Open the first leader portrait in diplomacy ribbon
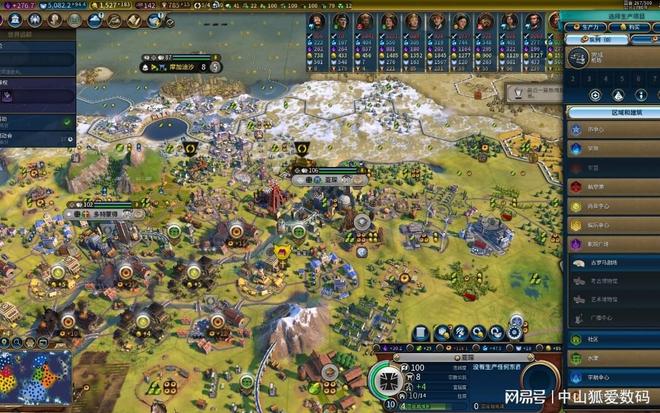The width and height of the screenshot is (660, 413). 316,21
